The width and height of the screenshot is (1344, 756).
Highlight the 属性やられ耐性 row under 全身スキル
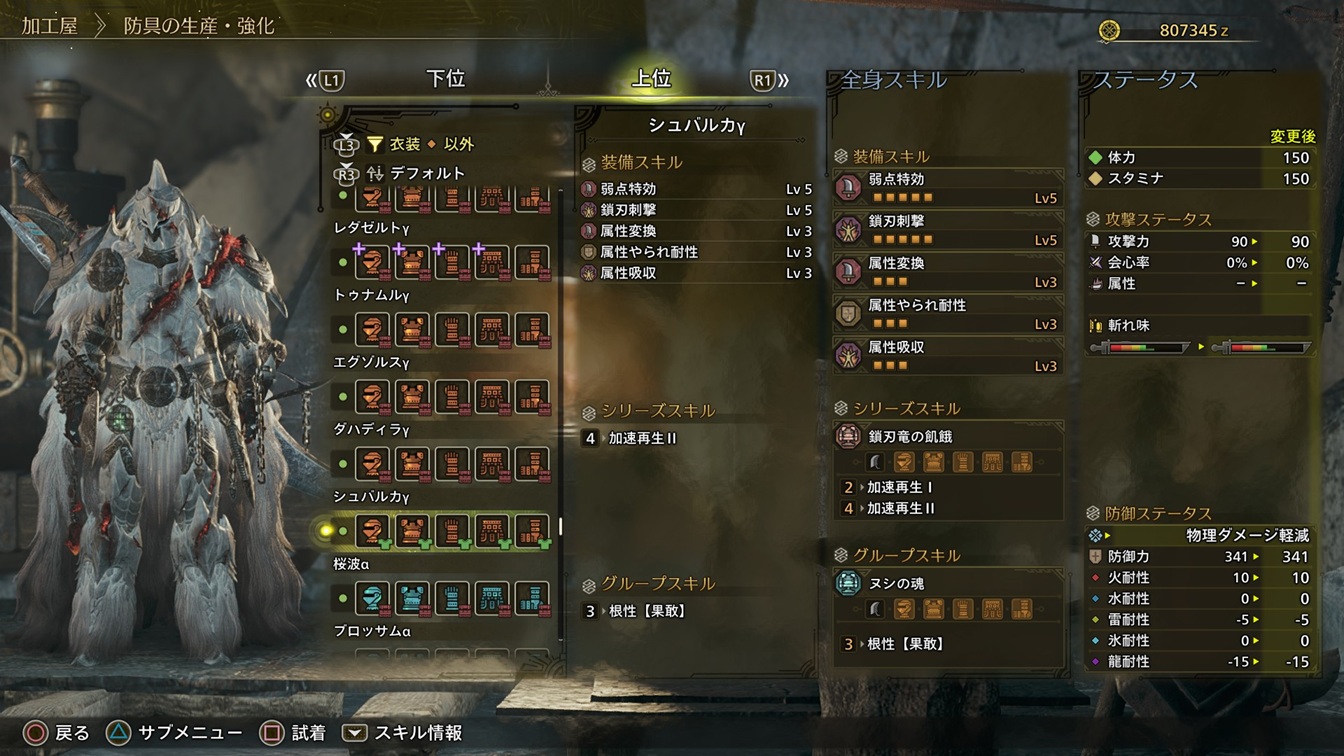(x=947, y=314)
